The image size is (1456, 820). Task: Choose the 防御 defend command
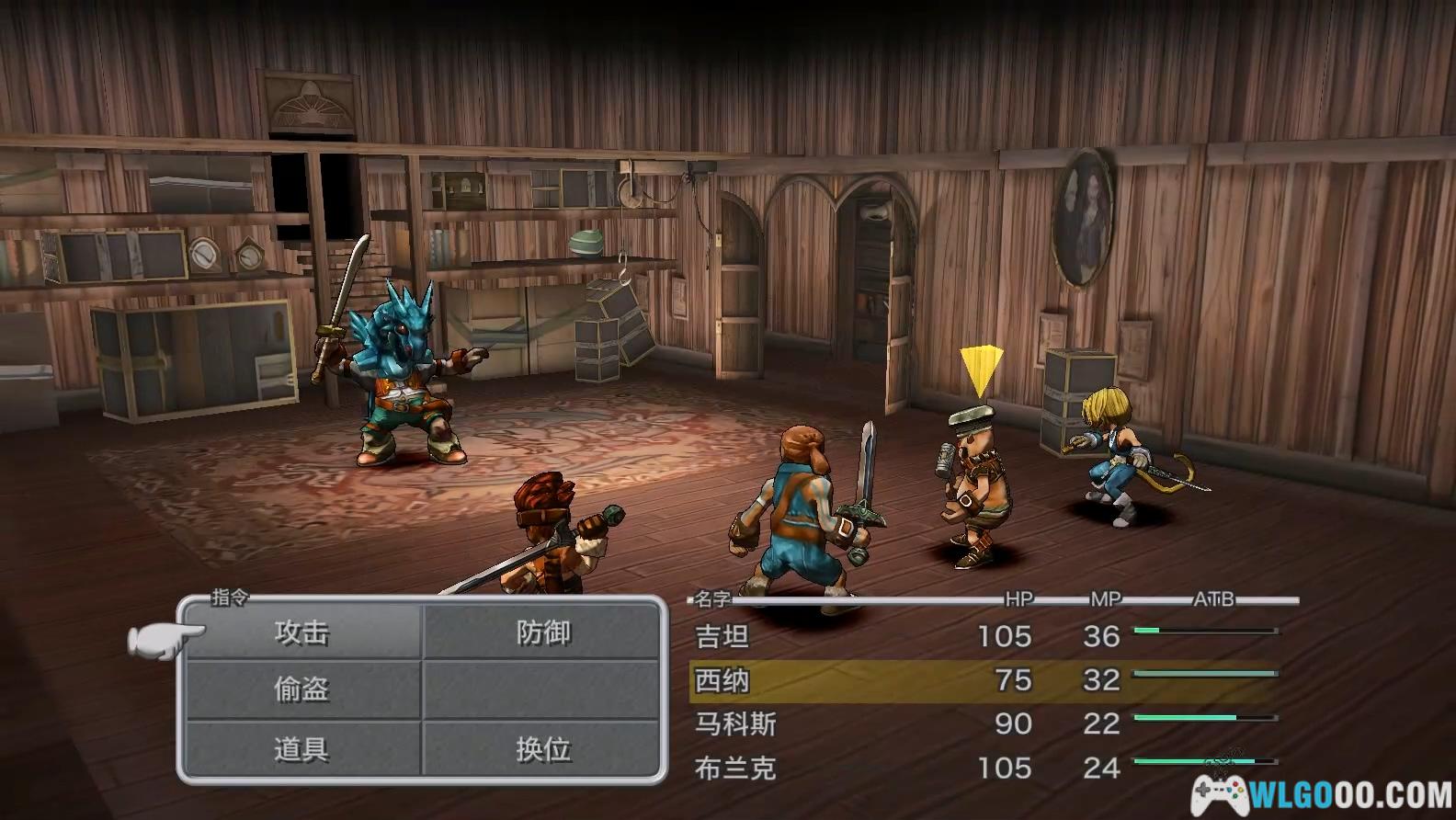(x=543, y=632)
